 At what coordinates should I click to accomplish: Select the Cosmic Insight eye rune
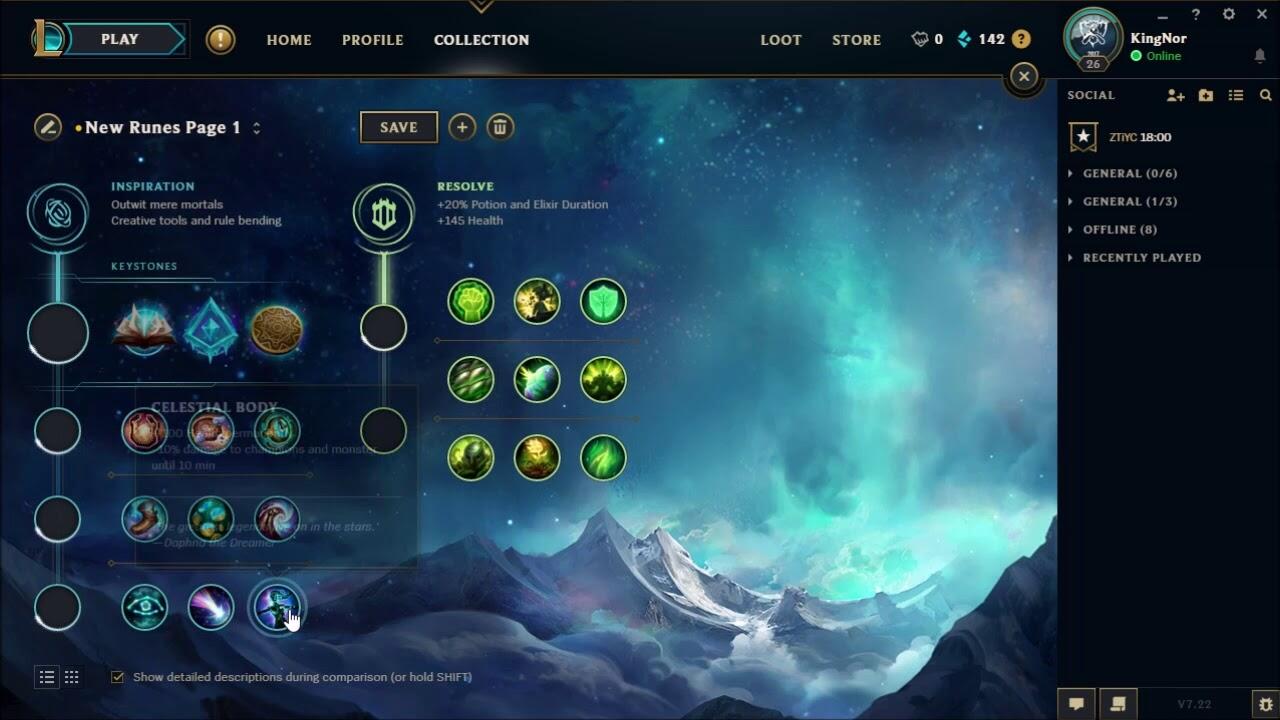[144, 607]
